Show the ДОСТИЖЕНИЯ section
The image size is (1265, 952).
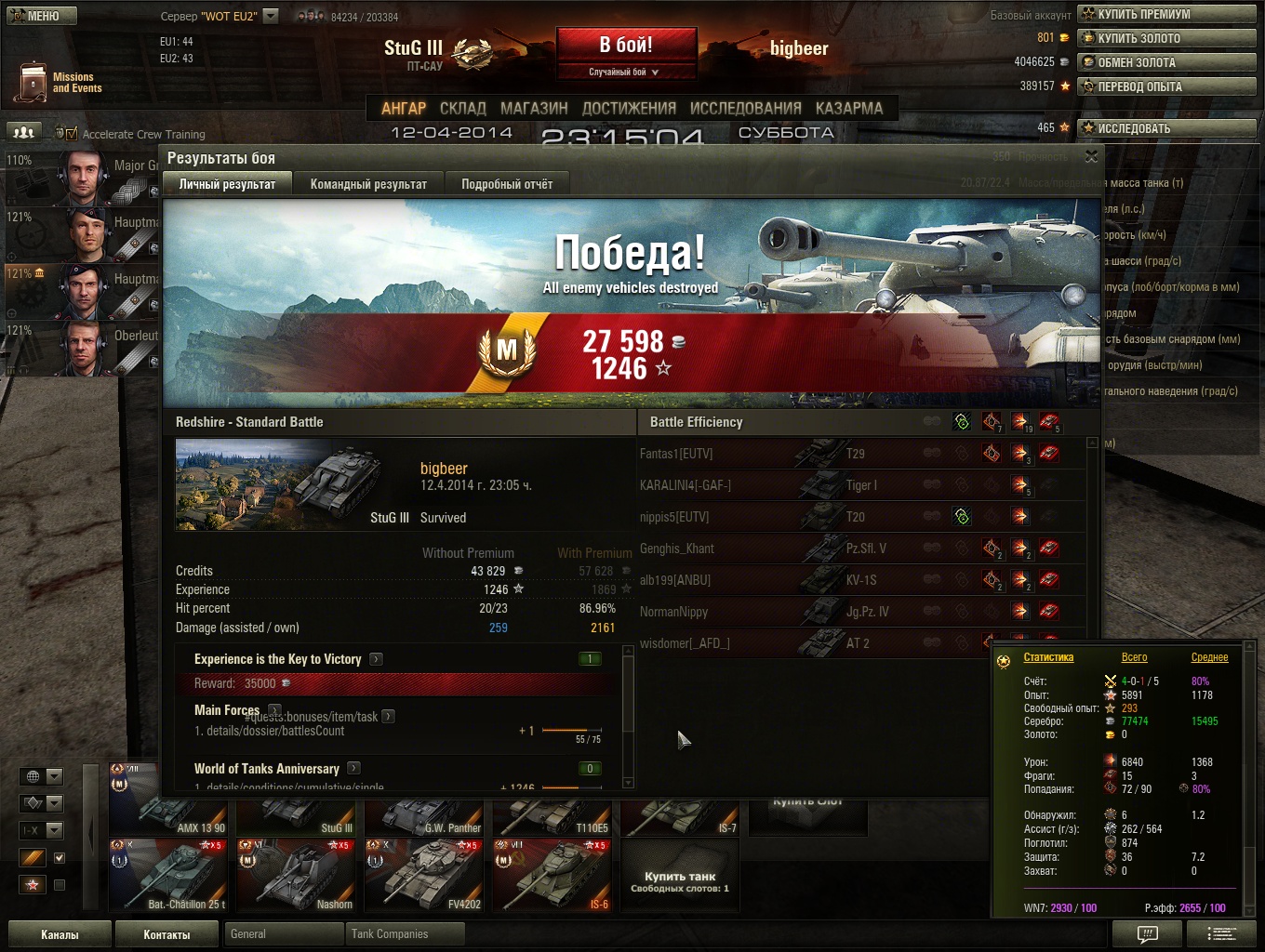pos(629,108)
